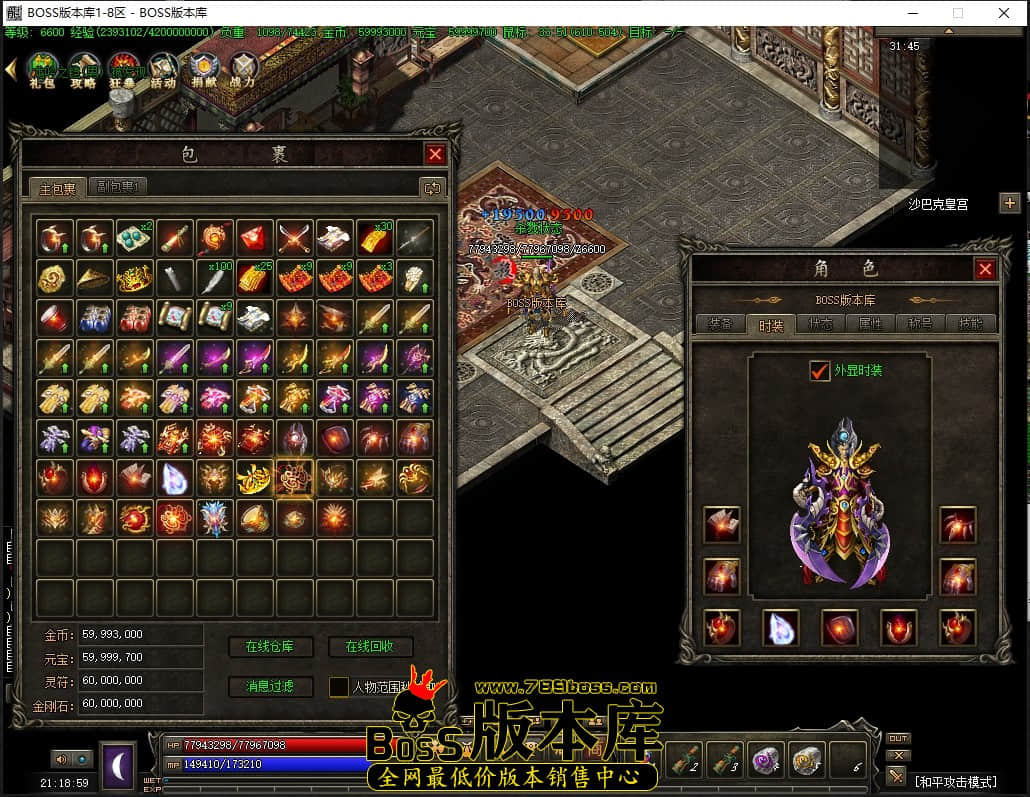The image size is (1030, 797).
Task: Switch to the 装备 equipment tab
Action: 720,324
